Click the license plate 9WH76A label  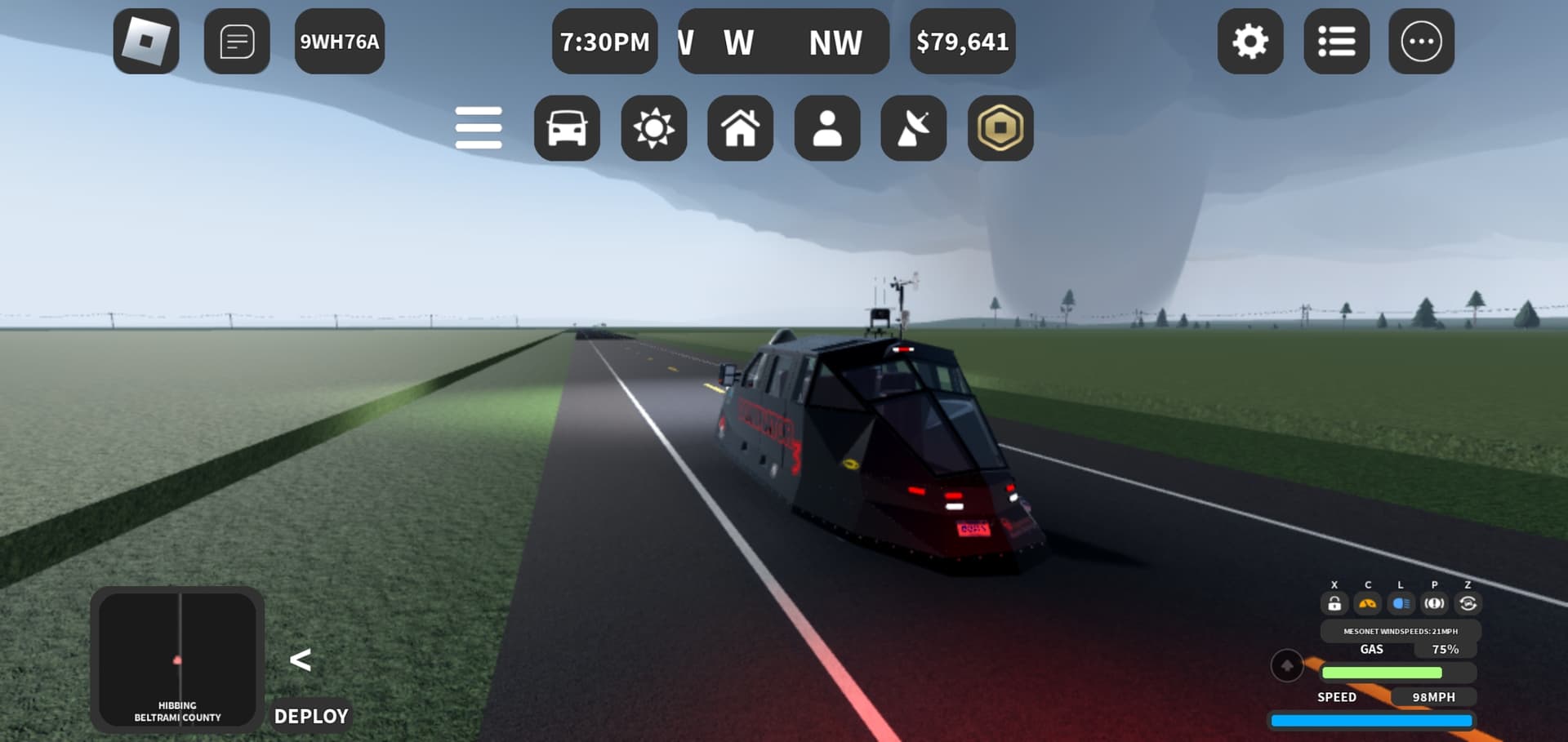[340, 42]
